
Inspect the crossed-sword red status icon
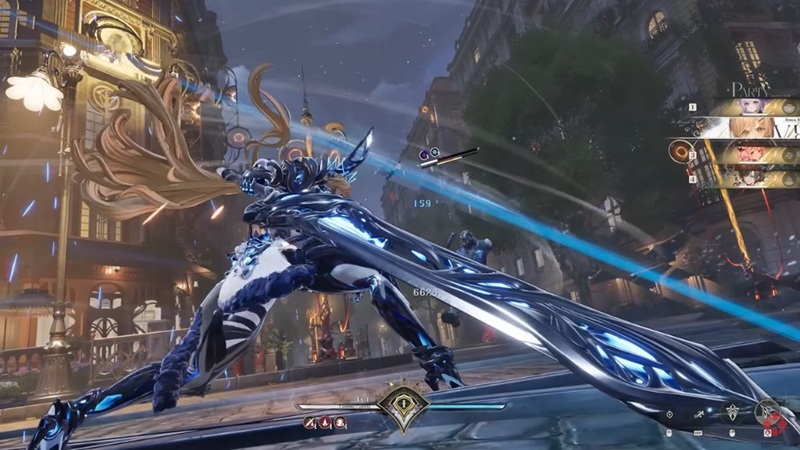click(310, 423)
